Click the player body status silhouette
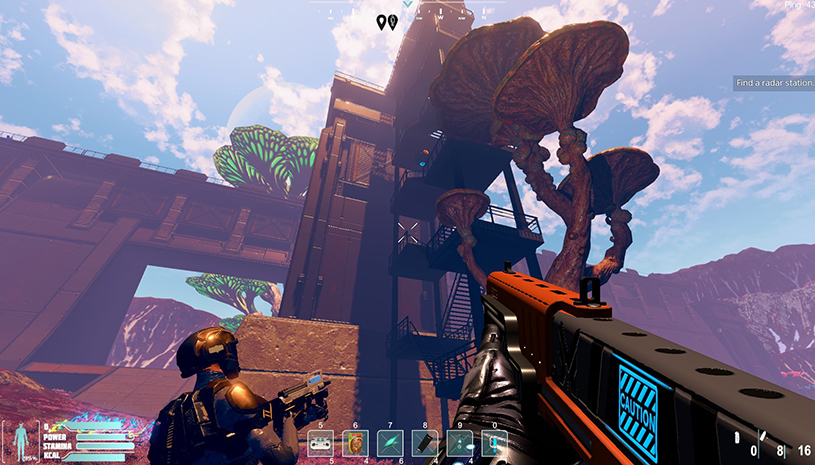Image resolution: width=815 pixels, height=465 pixels. [18, 440]
